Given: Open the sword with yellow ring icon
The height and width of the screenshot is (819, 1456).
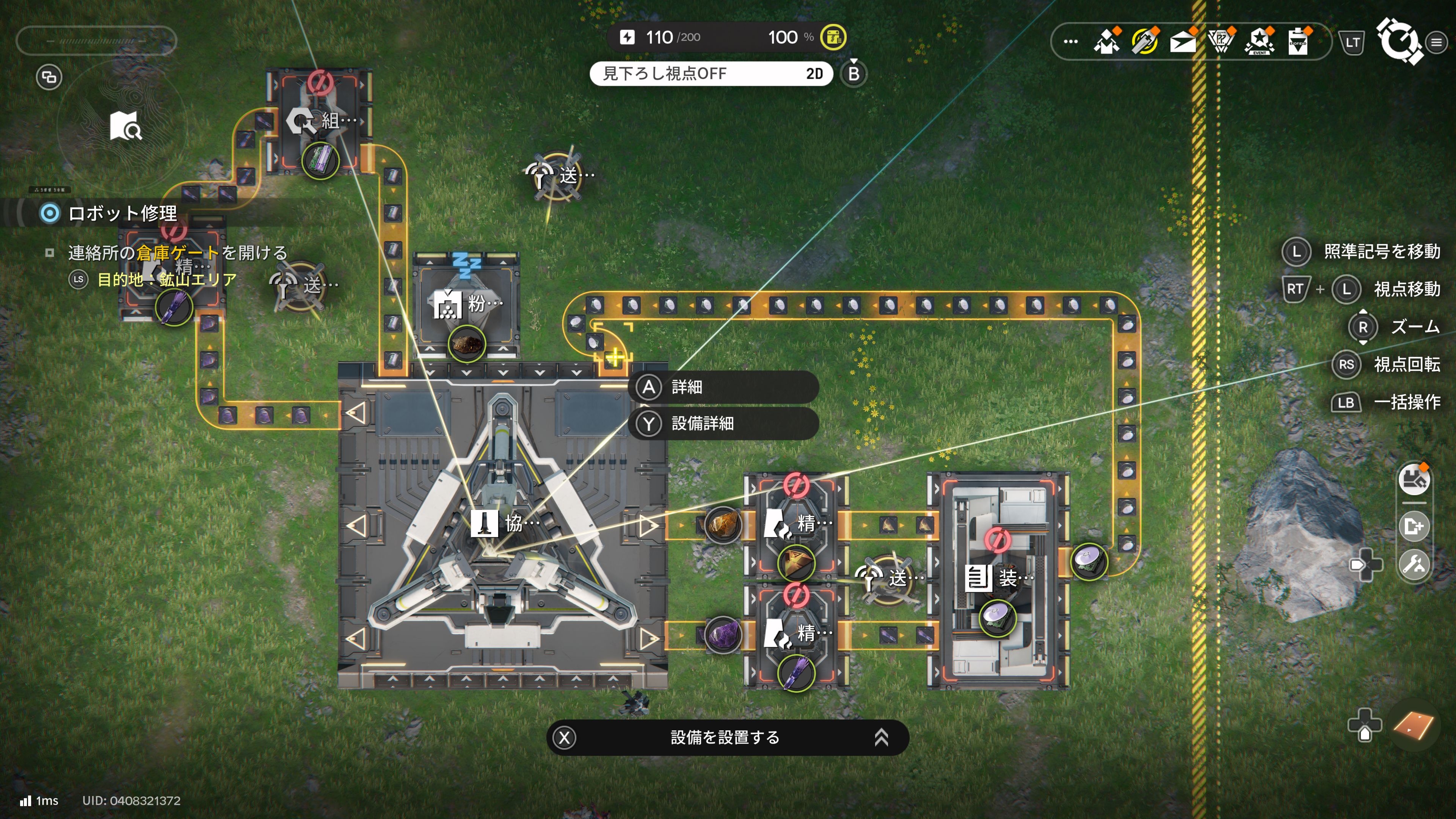Looking at the screenshot, I should (x=1145, y=41).
